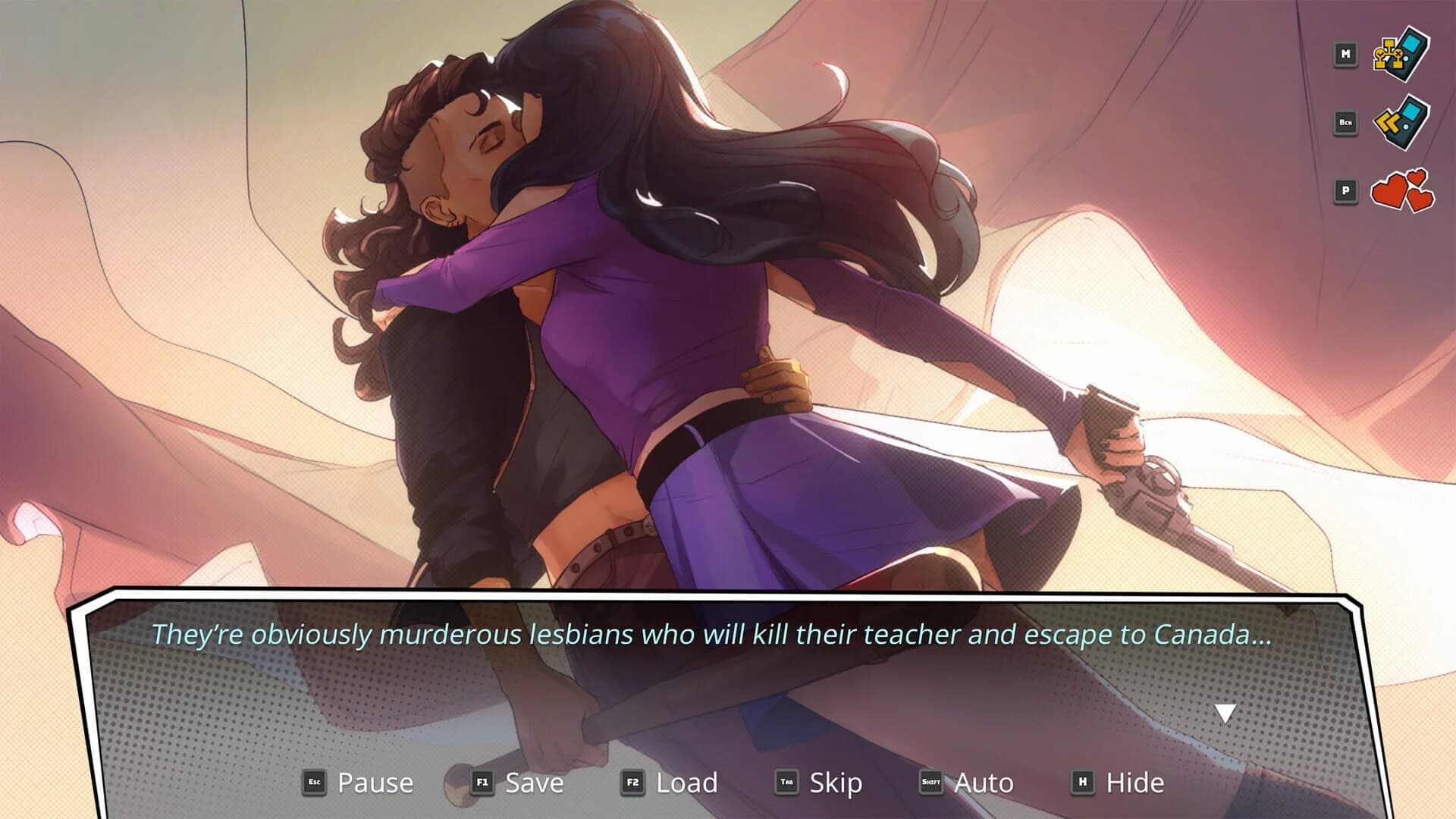This screenshot has width=1456, height=819.
Task: Toggle Skip mode for dialogue
Action: [x=834, y=782]
